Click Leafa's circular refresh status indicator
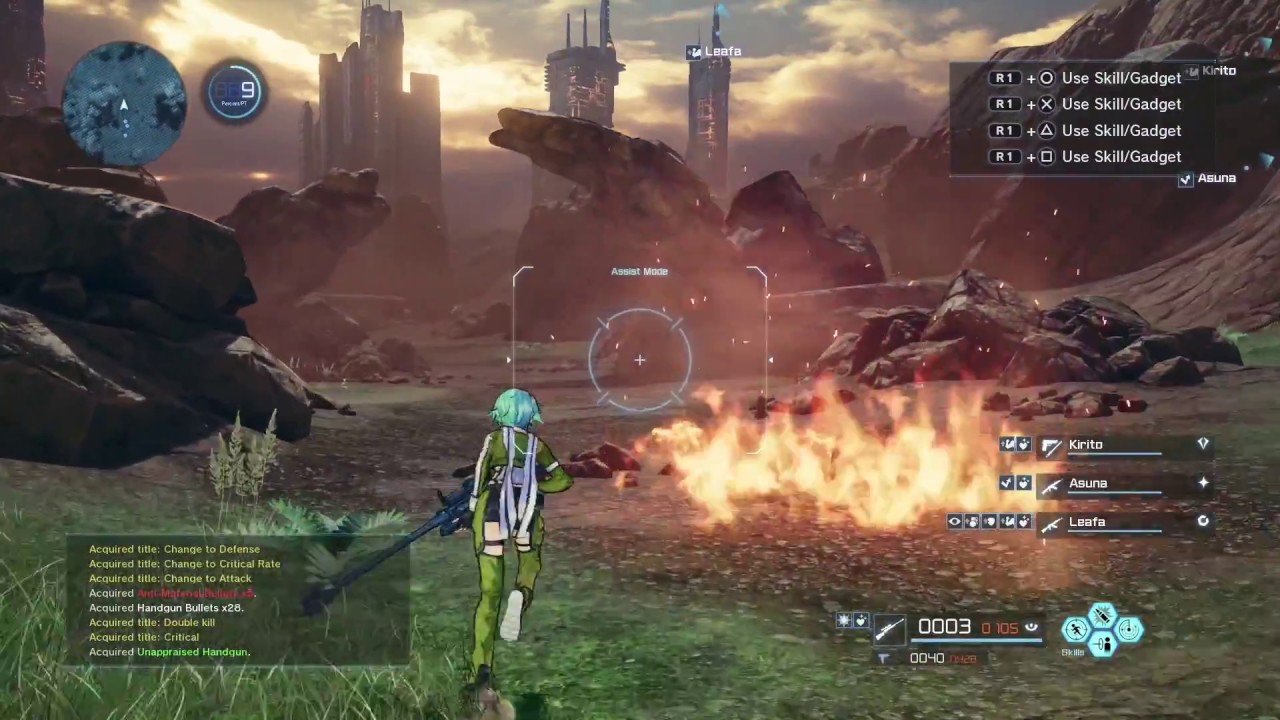This screenshot has height=720, width=1280. [x=1203, y=521]
